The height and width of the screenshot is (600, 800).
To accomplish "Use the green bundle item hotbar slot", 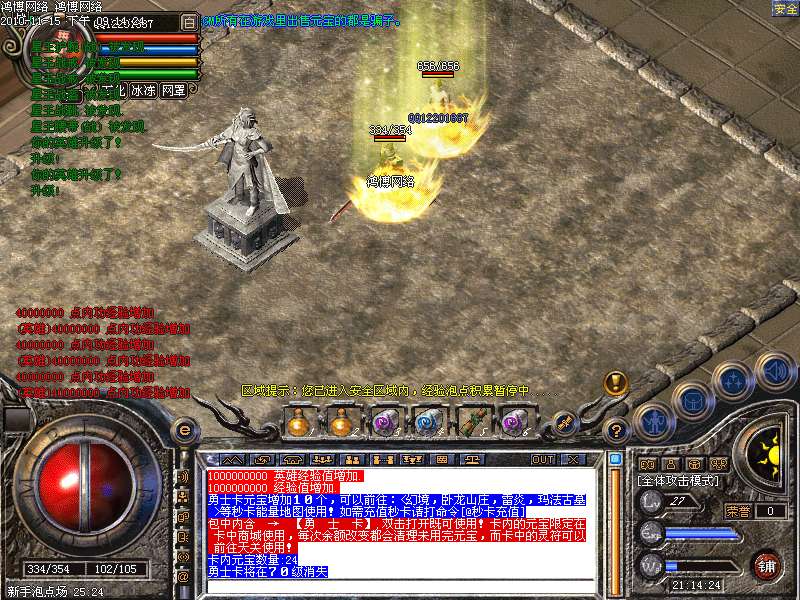I will point(471,424).
